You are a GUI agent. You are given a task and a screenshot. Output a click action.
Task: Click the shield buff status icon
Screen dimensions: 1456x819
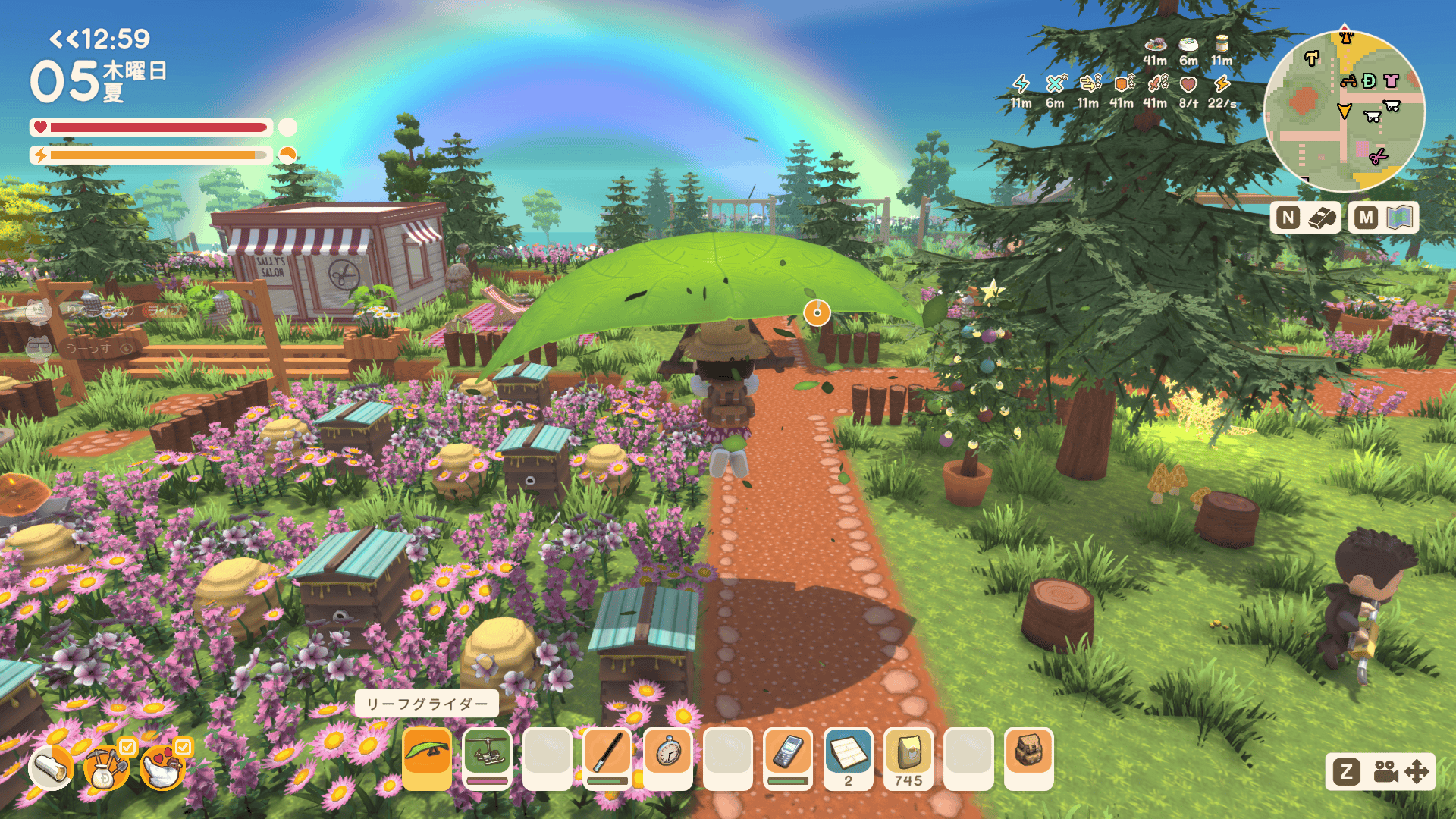tap(1122, 83)
